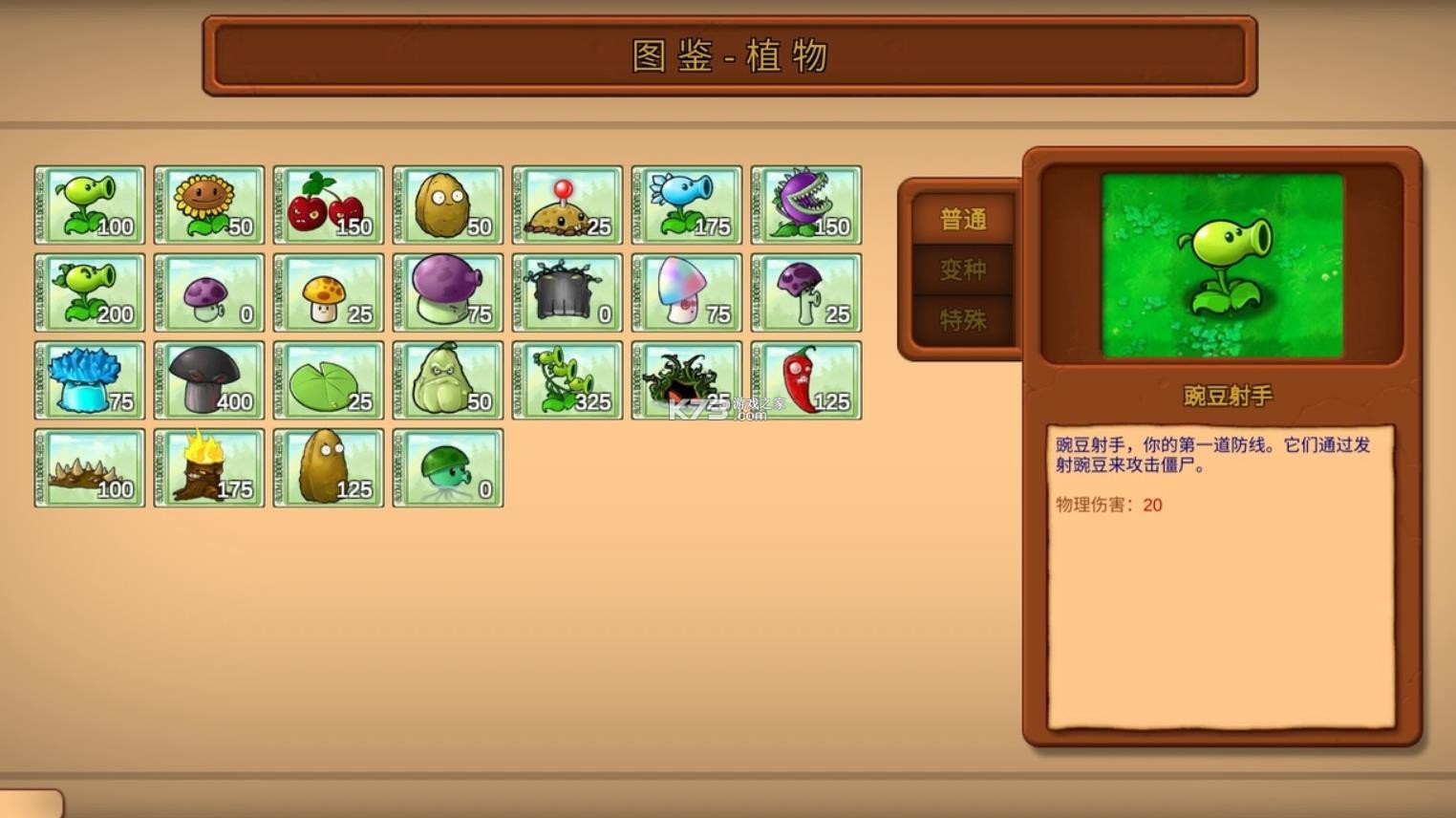View the Lily Pad card

point(328,379)
